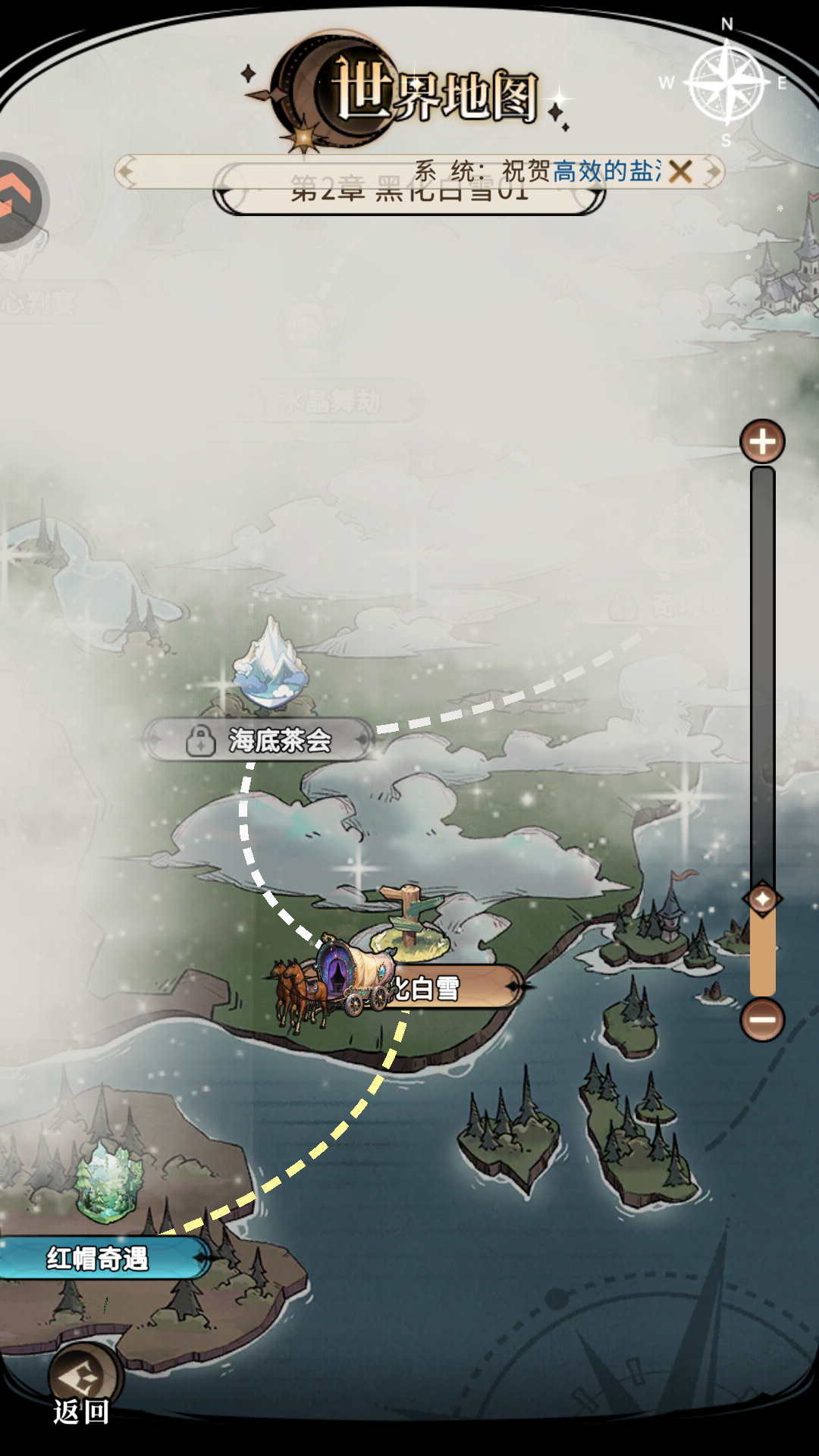819x1456 pixels.
Task: Open the 高效的盐 player name link
Action: click(605, 171)
